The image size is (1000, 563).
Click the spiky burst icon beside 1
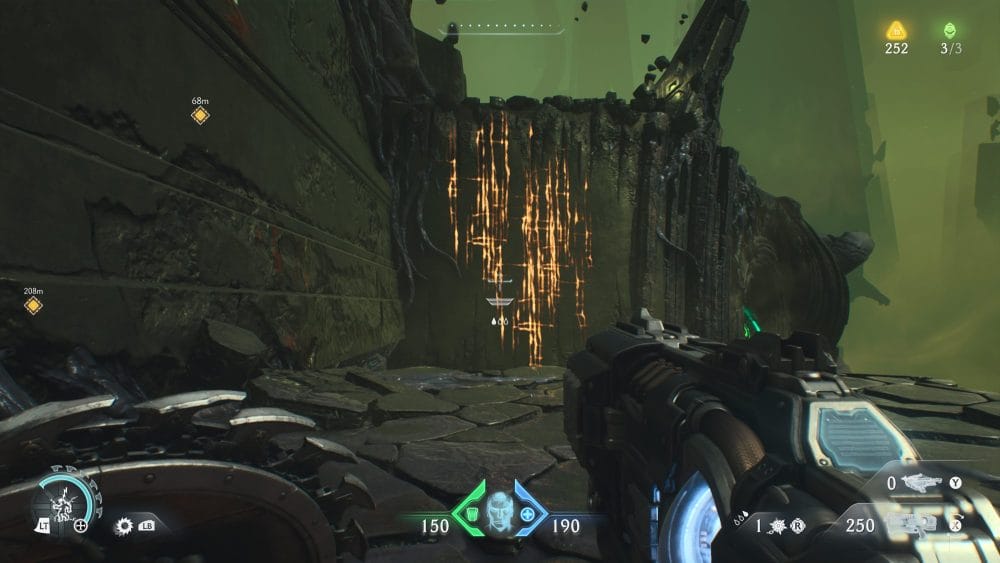pyautogui.click(x=773, y=525)
